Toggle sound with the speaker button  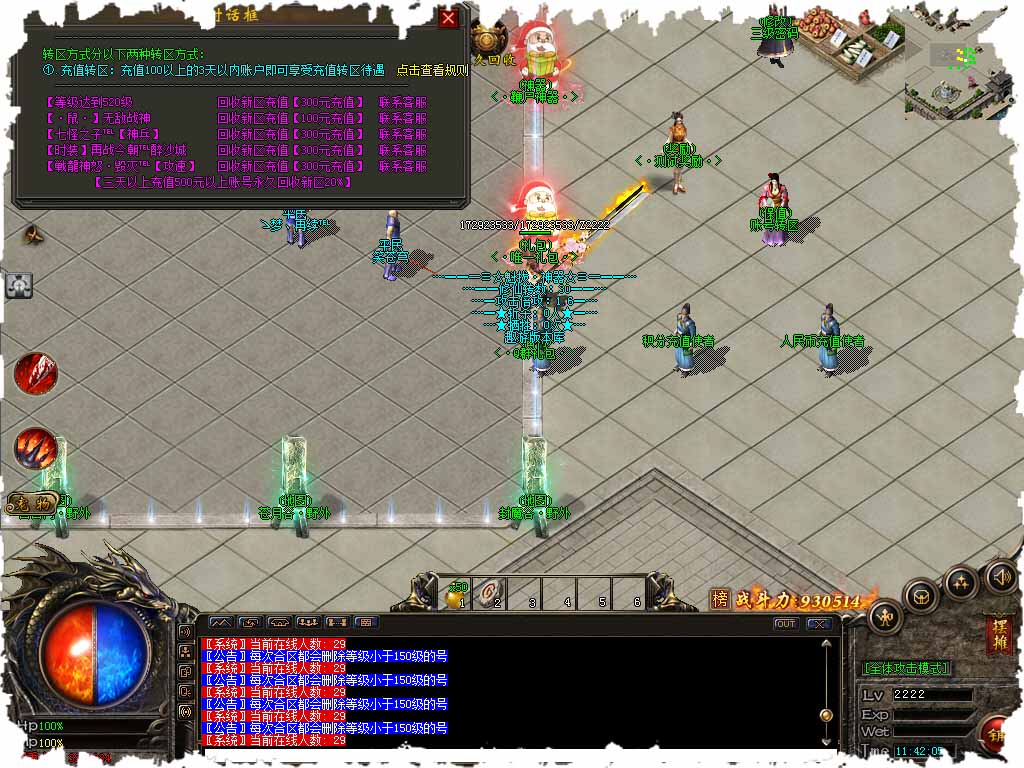1000,575
